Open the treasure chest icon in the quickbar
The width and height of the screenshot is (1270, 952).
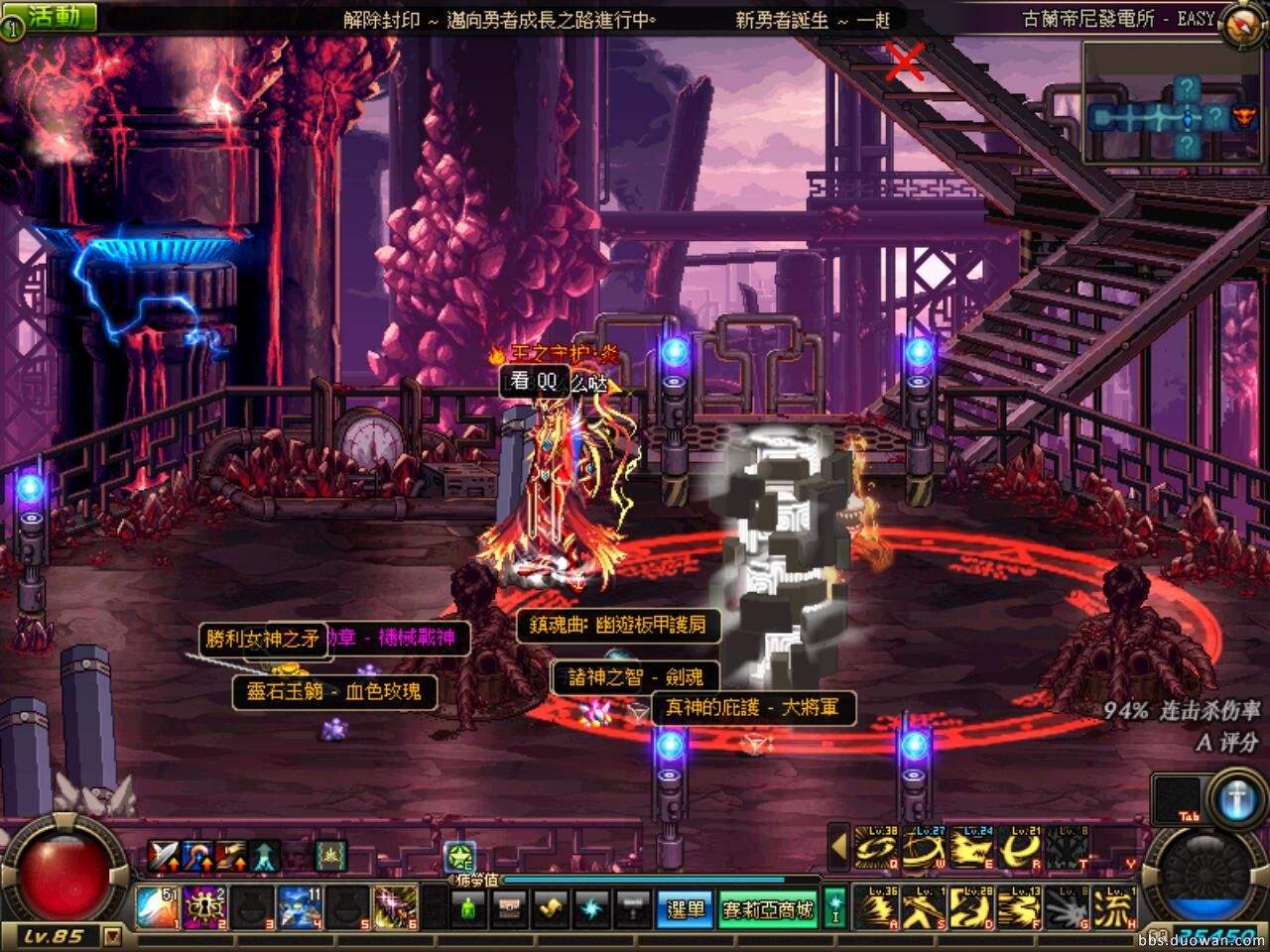coord(510,908)
